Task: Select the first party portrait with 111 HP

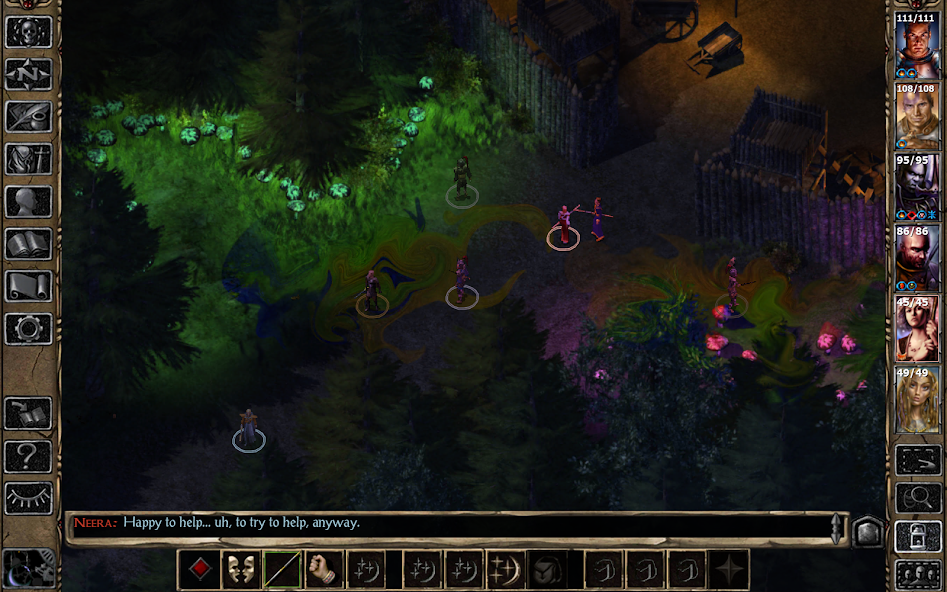Action: tap(917, 47)
